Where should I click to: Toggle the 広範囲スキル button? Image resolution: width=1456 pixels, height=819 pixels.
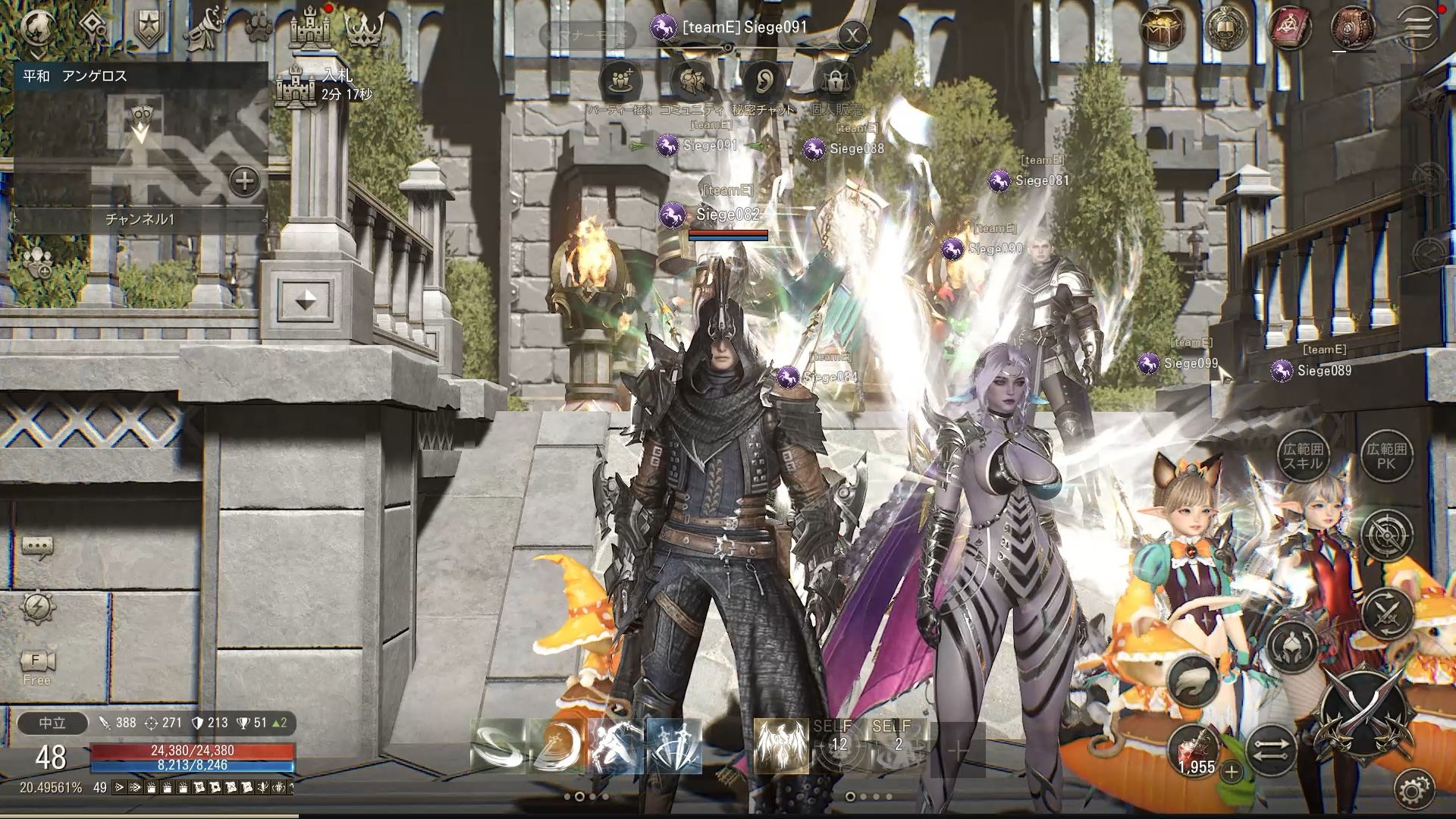click(x=1302, y=457)
